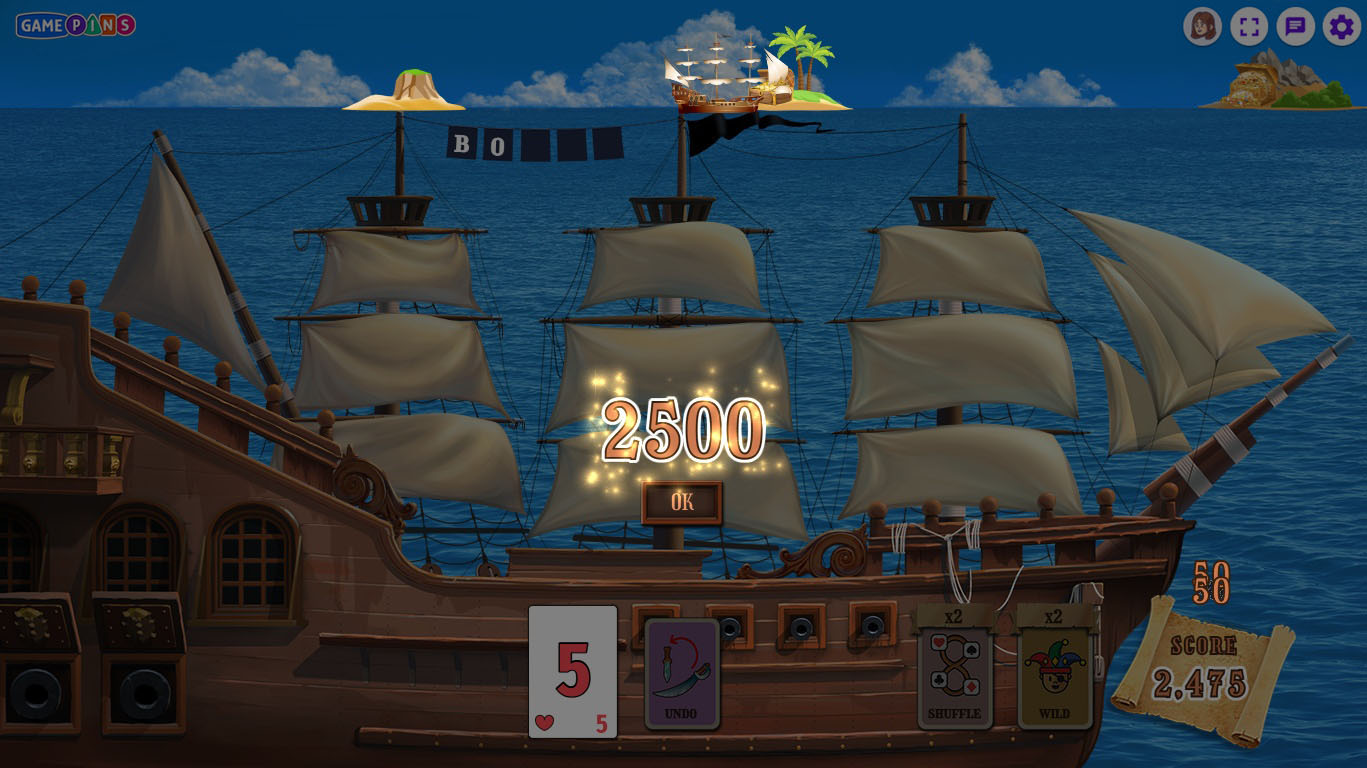Toggle fullscreen mode
The image size is (1367, 768).
pyautogui.click(x=1249, y=27)
